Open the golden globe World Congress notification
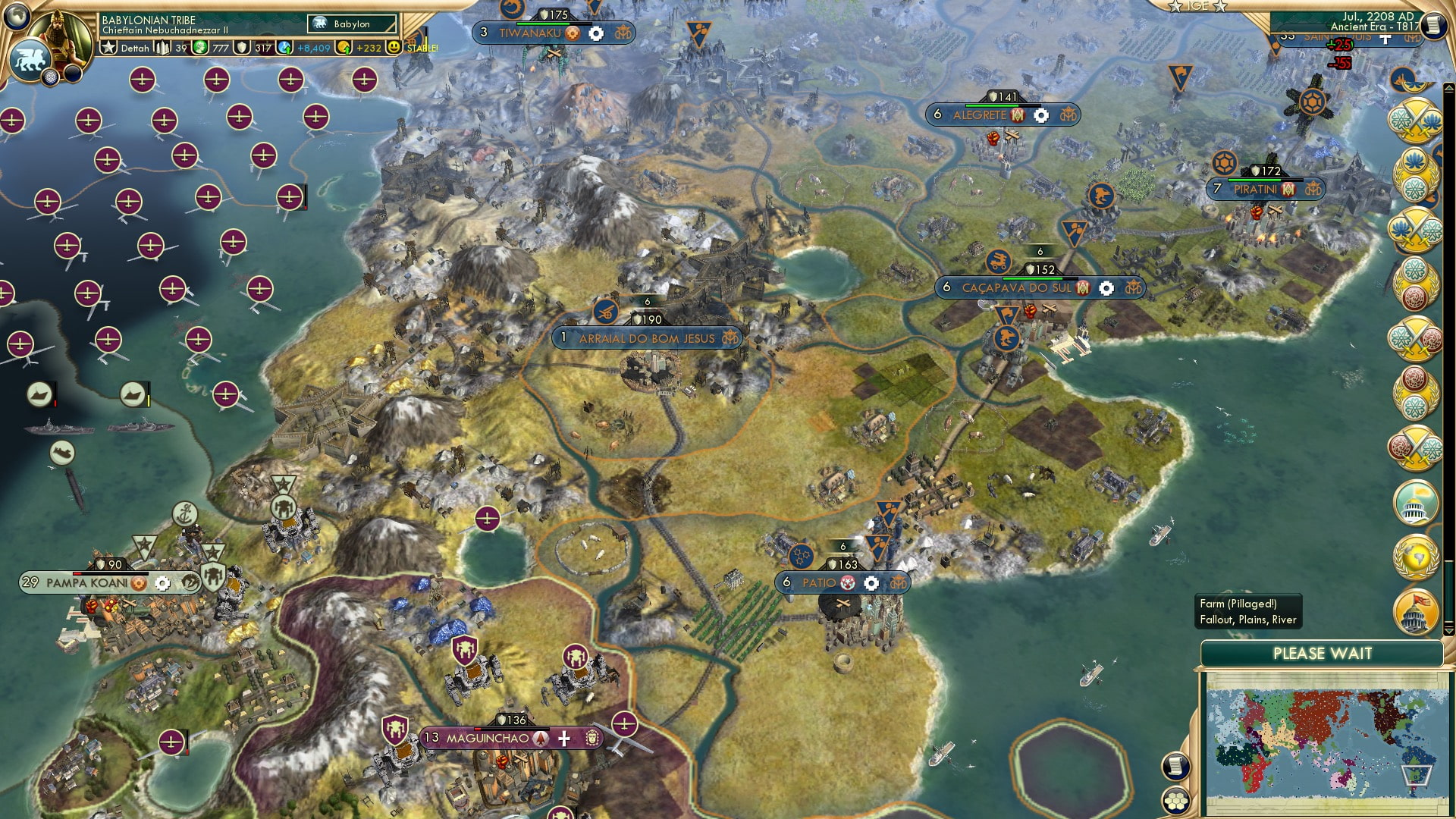The width and height of the screenshot is (1456, 819). pos(1416,558)
